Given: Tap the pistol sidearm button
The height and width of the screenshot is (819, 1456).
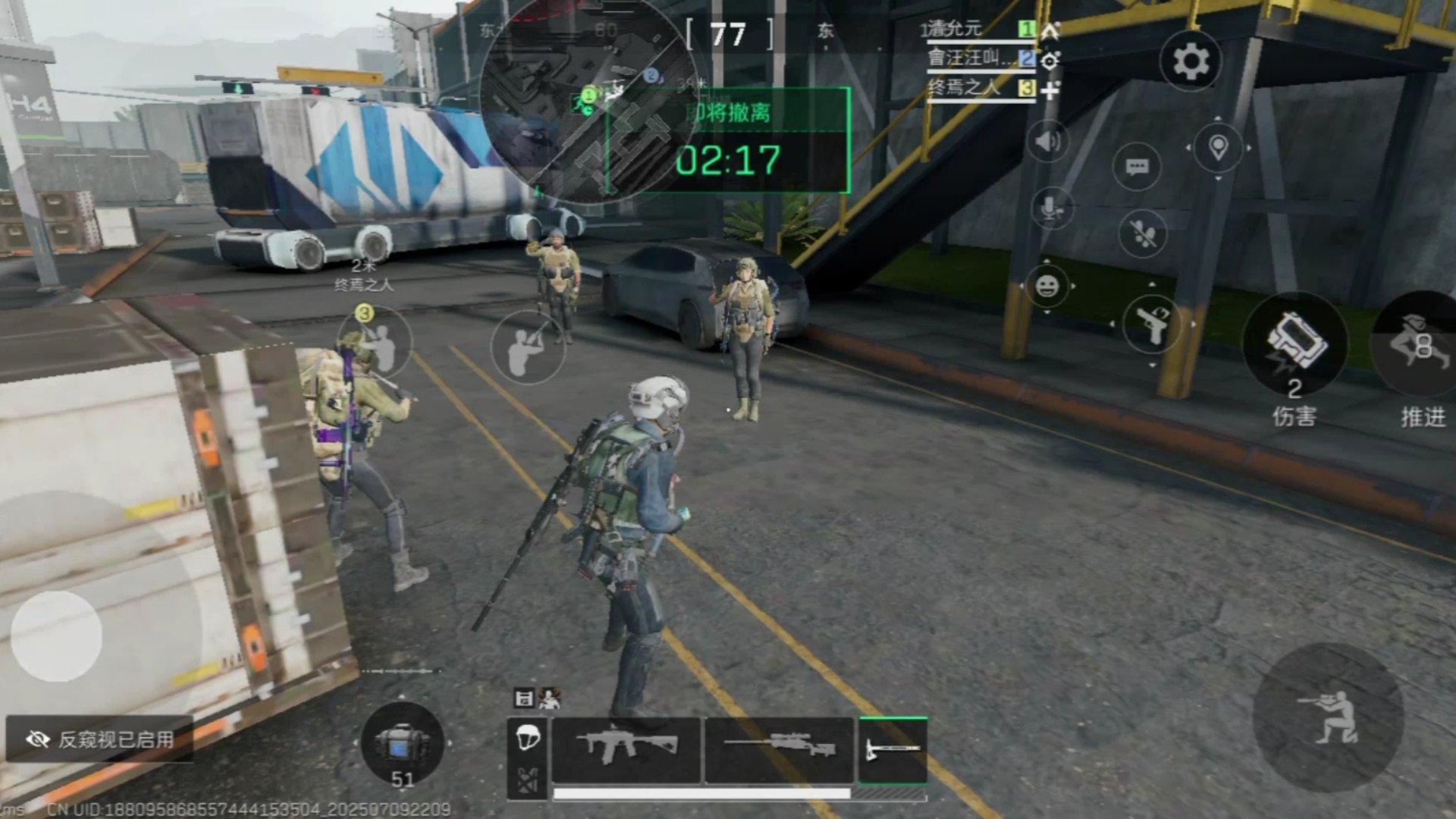Looking at the screenshot, I should tap(1152, 325).
